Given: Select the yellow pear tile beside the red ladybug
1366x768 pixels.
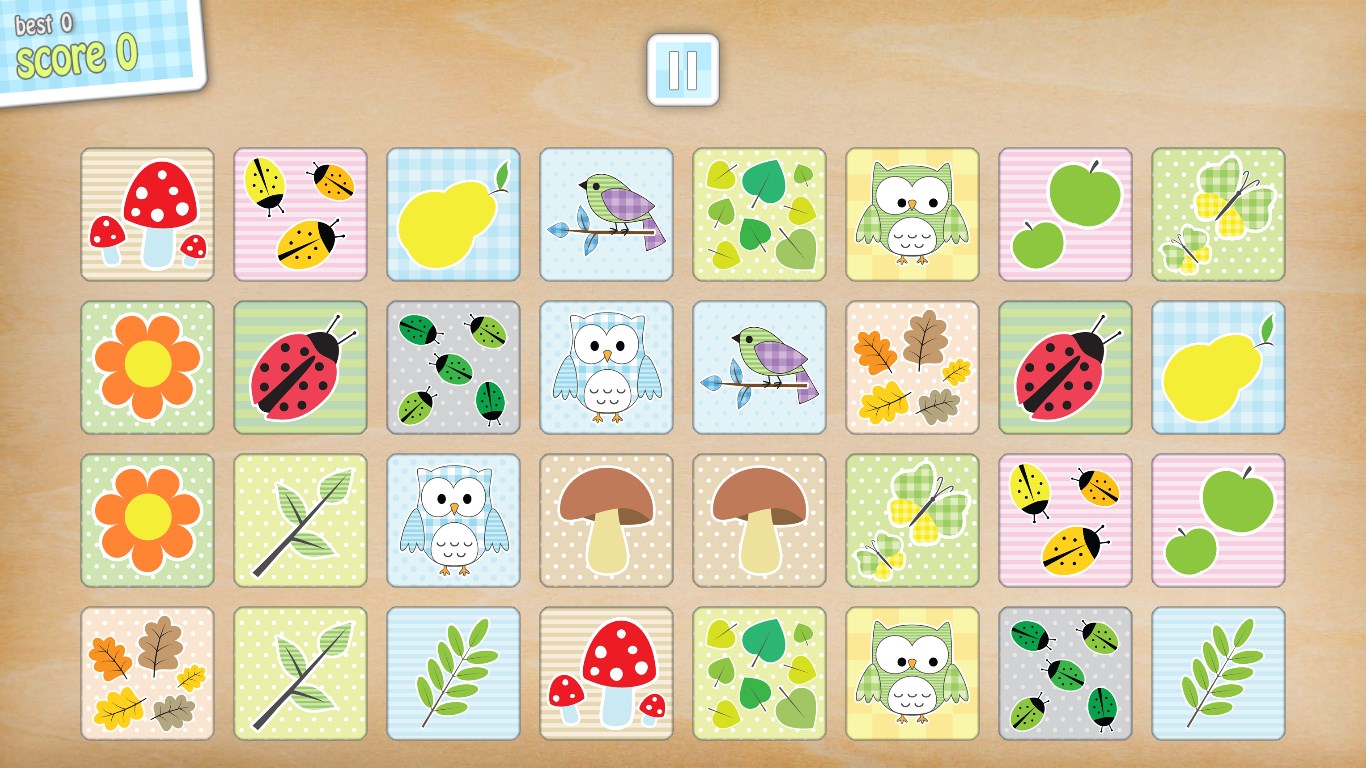Looking at the screenshot, I should coord(1218,367).
